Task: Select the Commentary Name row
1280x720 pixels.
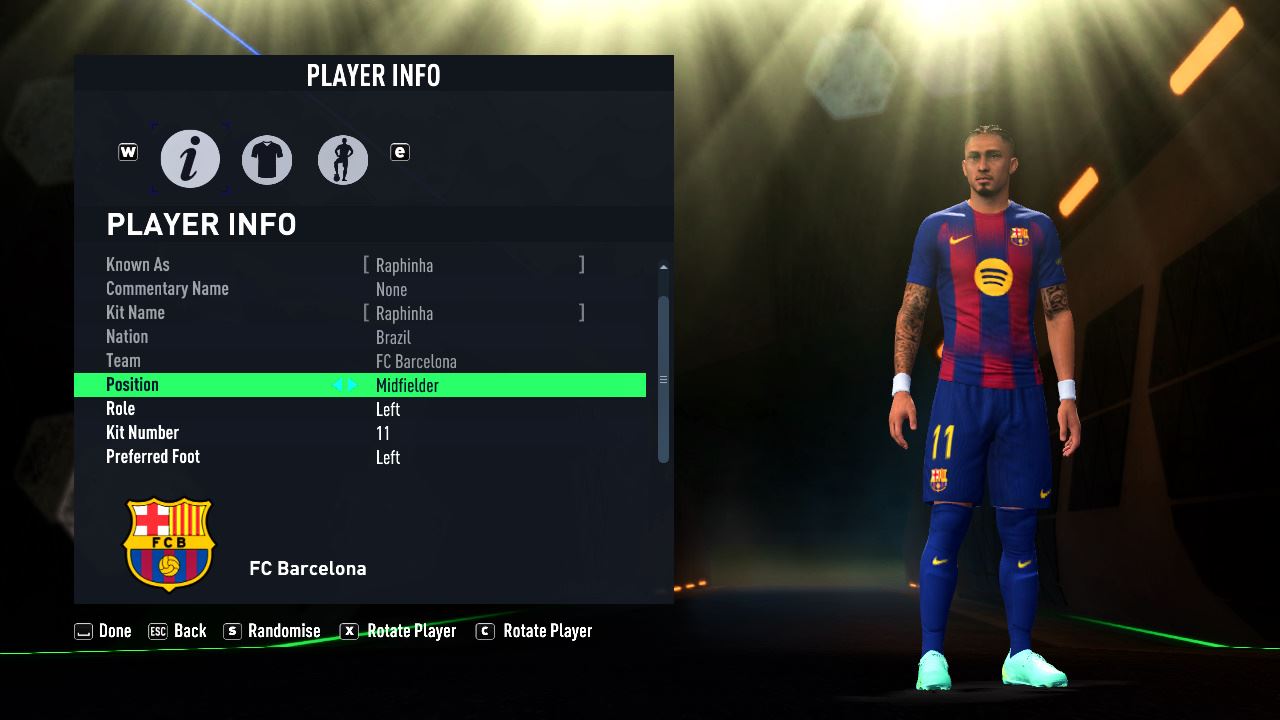Action: 360,289
